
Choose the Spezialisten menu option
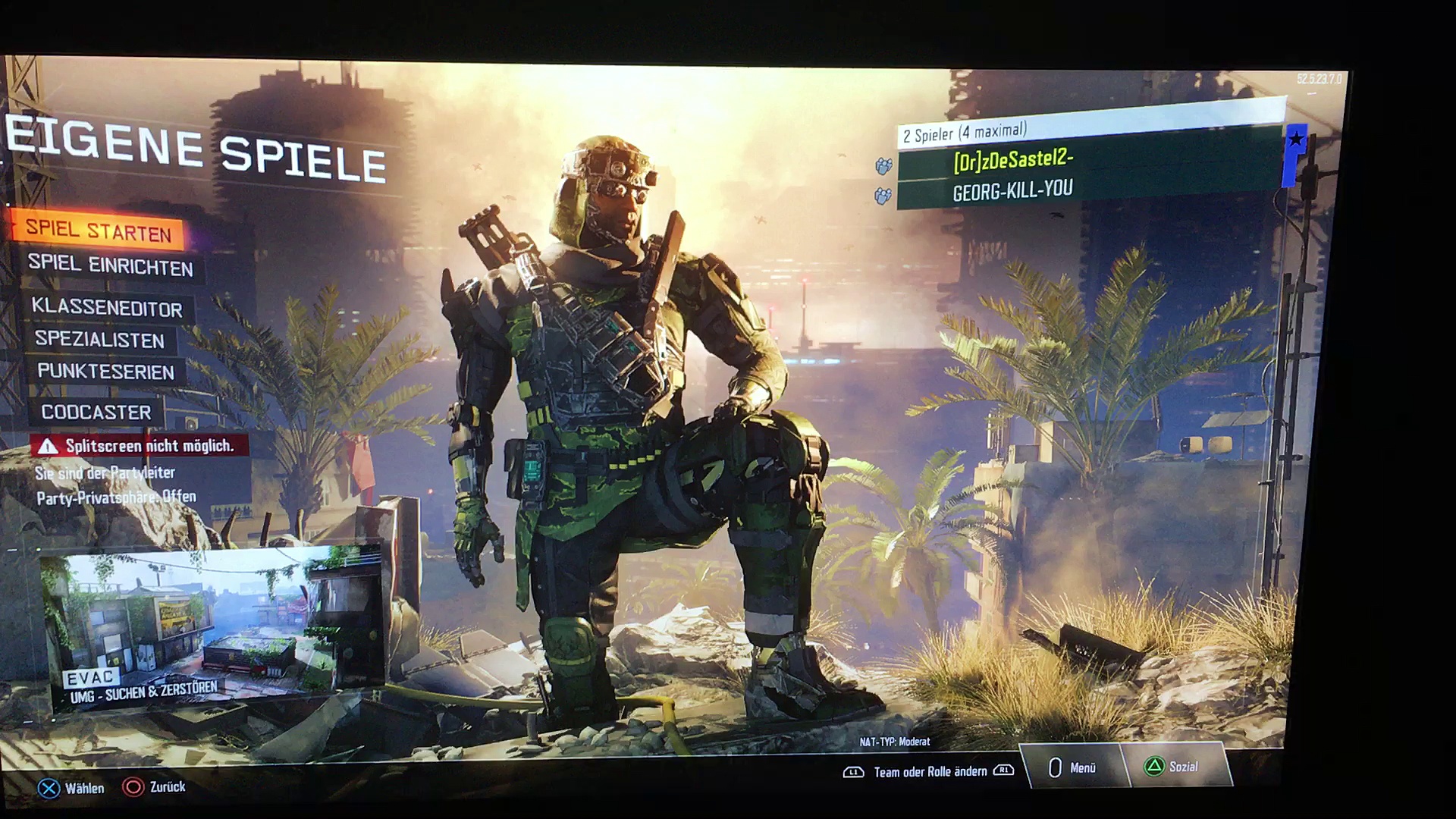pos(100,340)
